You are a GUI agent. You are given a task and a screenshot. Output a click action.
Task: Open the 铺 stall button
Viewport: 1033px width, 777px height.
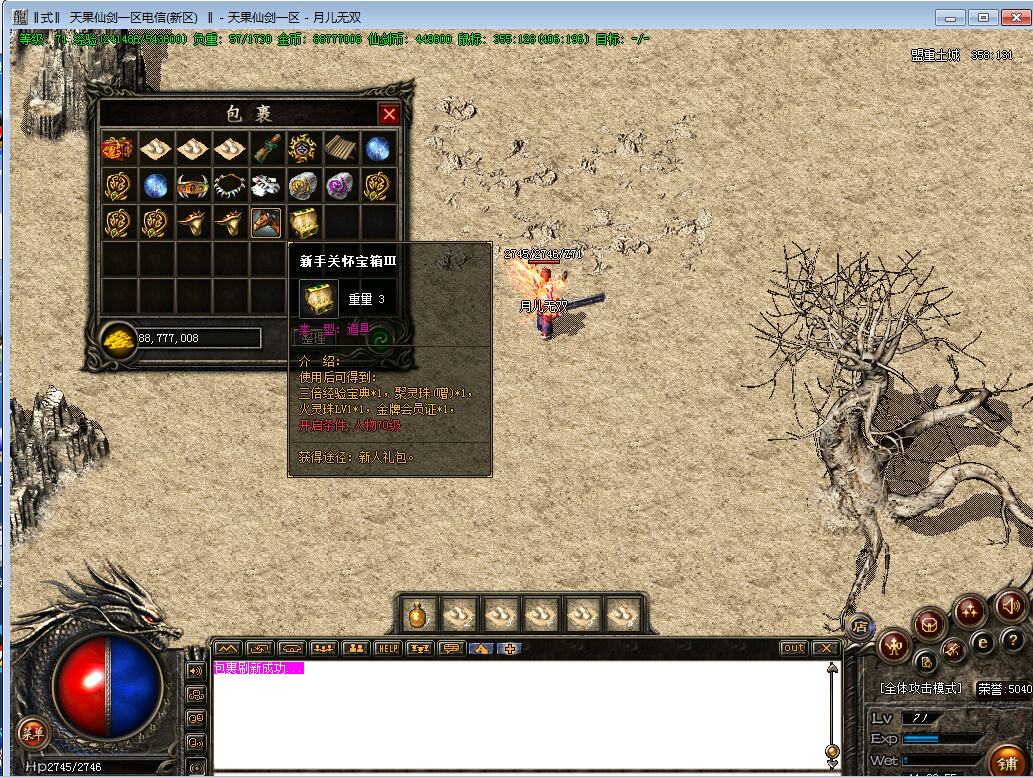coord(1008,758)
